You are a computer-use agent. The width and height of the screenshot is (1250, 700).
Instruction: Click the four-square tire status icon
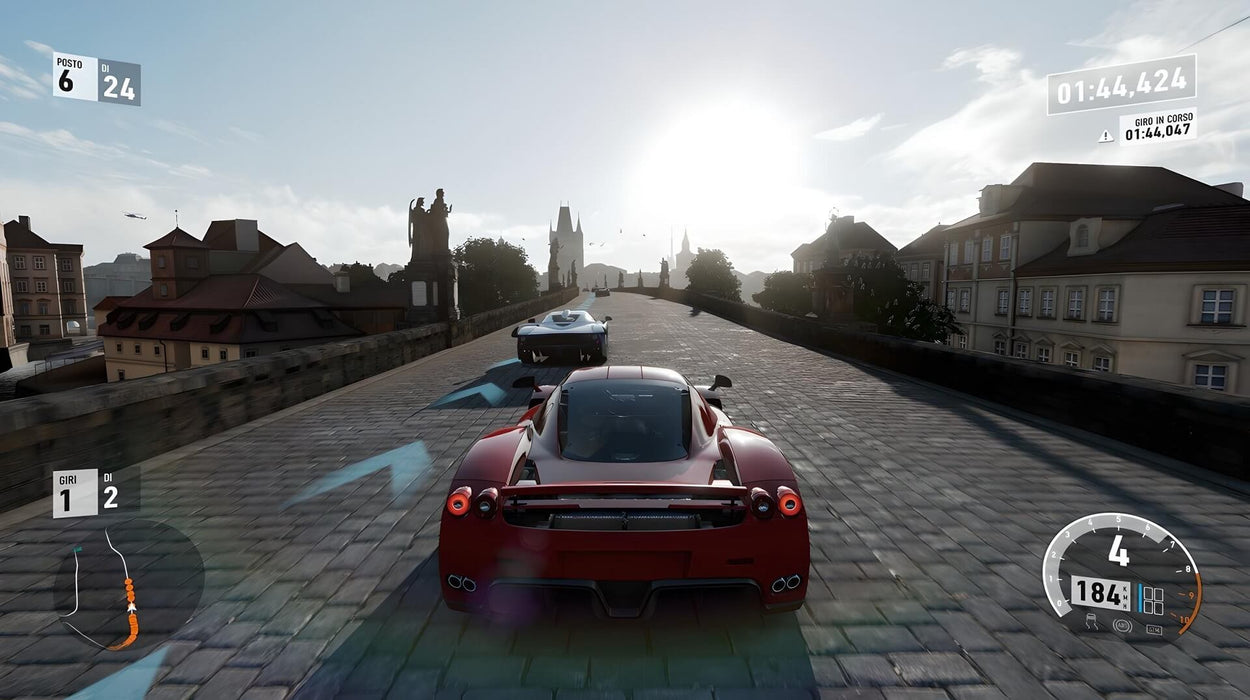click(1153, 601)
